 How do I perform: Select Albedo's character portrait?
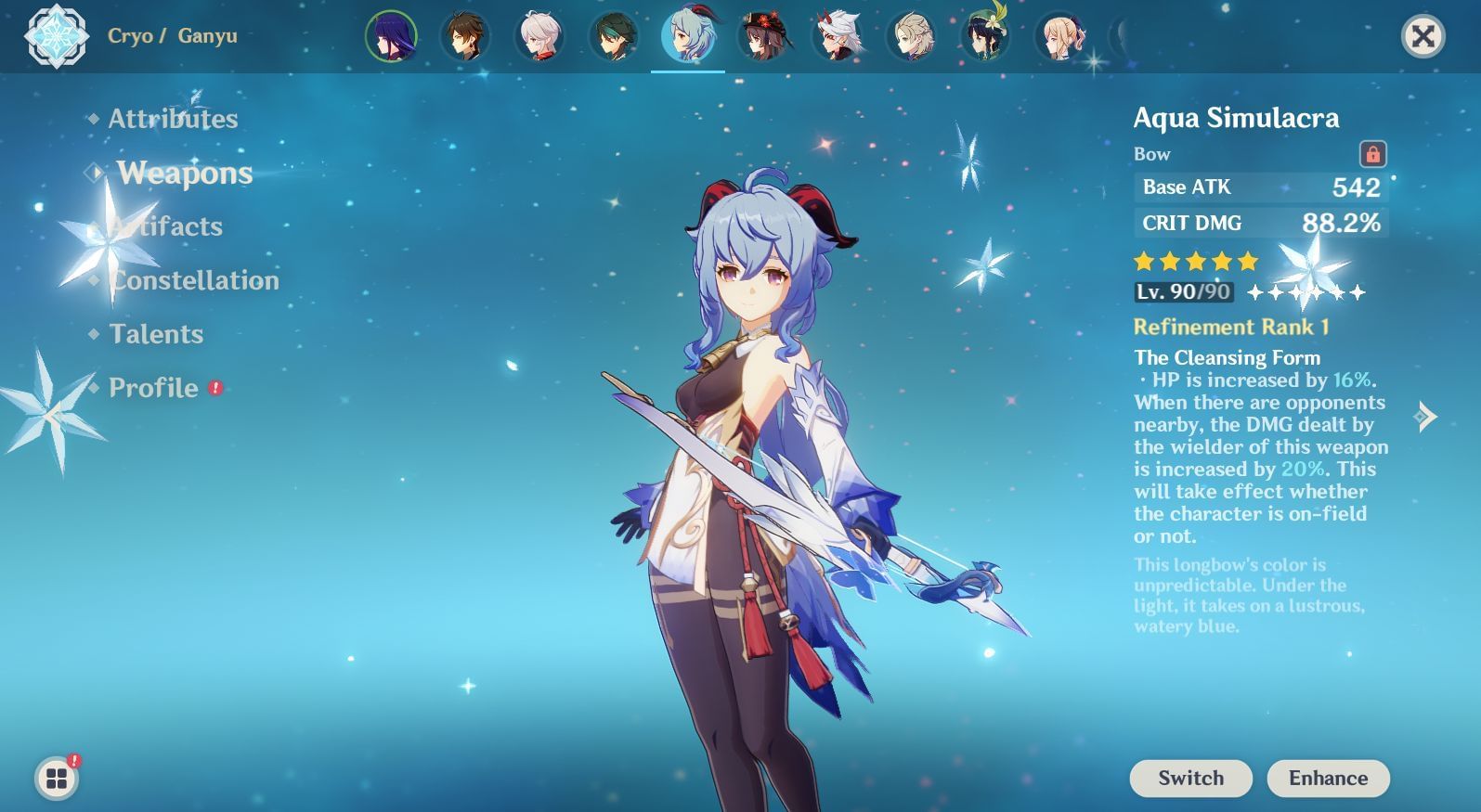(x=911, y=37)
